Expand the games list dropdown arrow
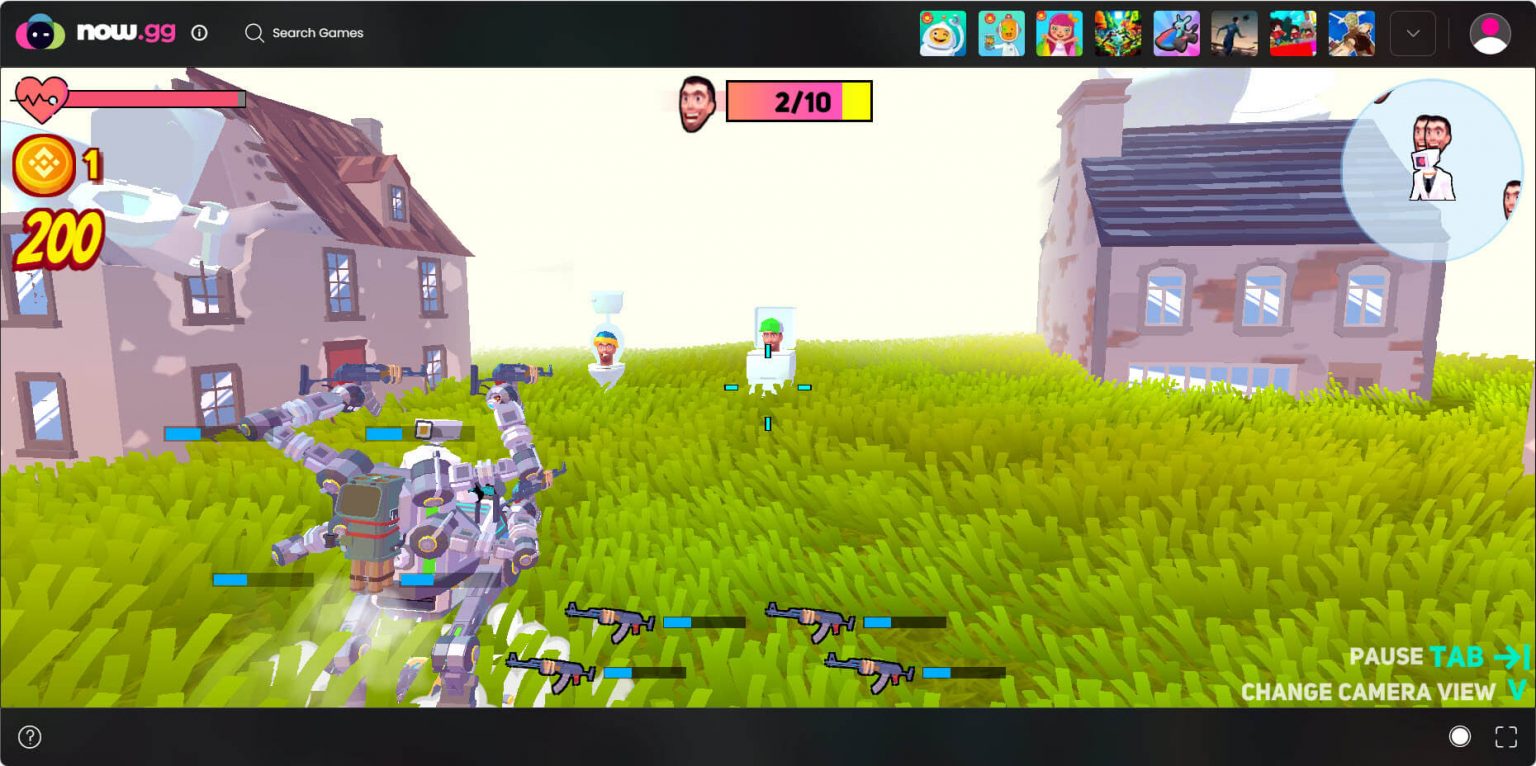 [x=1412, y=33]
